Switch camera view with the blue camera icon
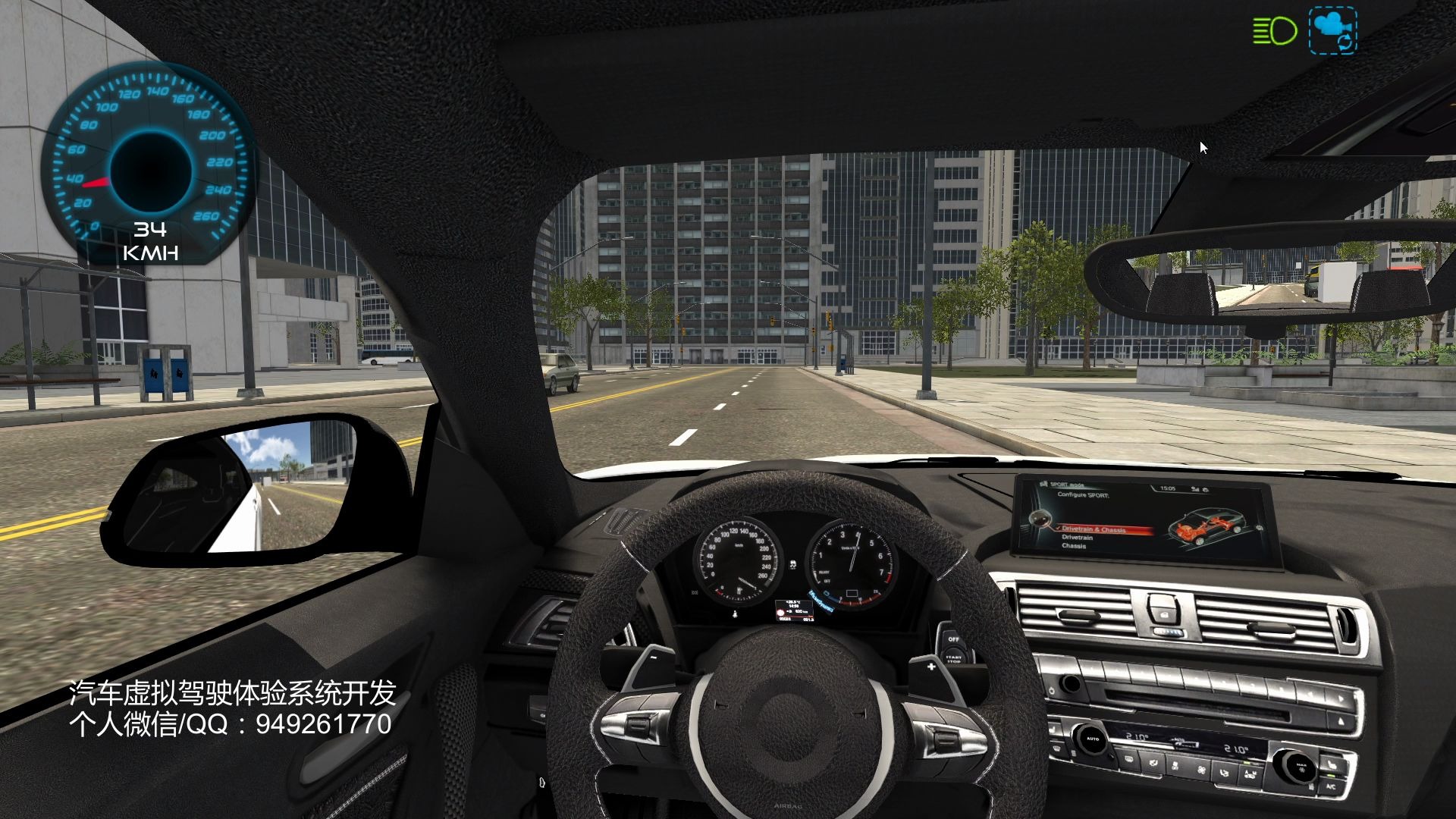The width and height of the screenshot is (1456, 819). [1332, 30]
